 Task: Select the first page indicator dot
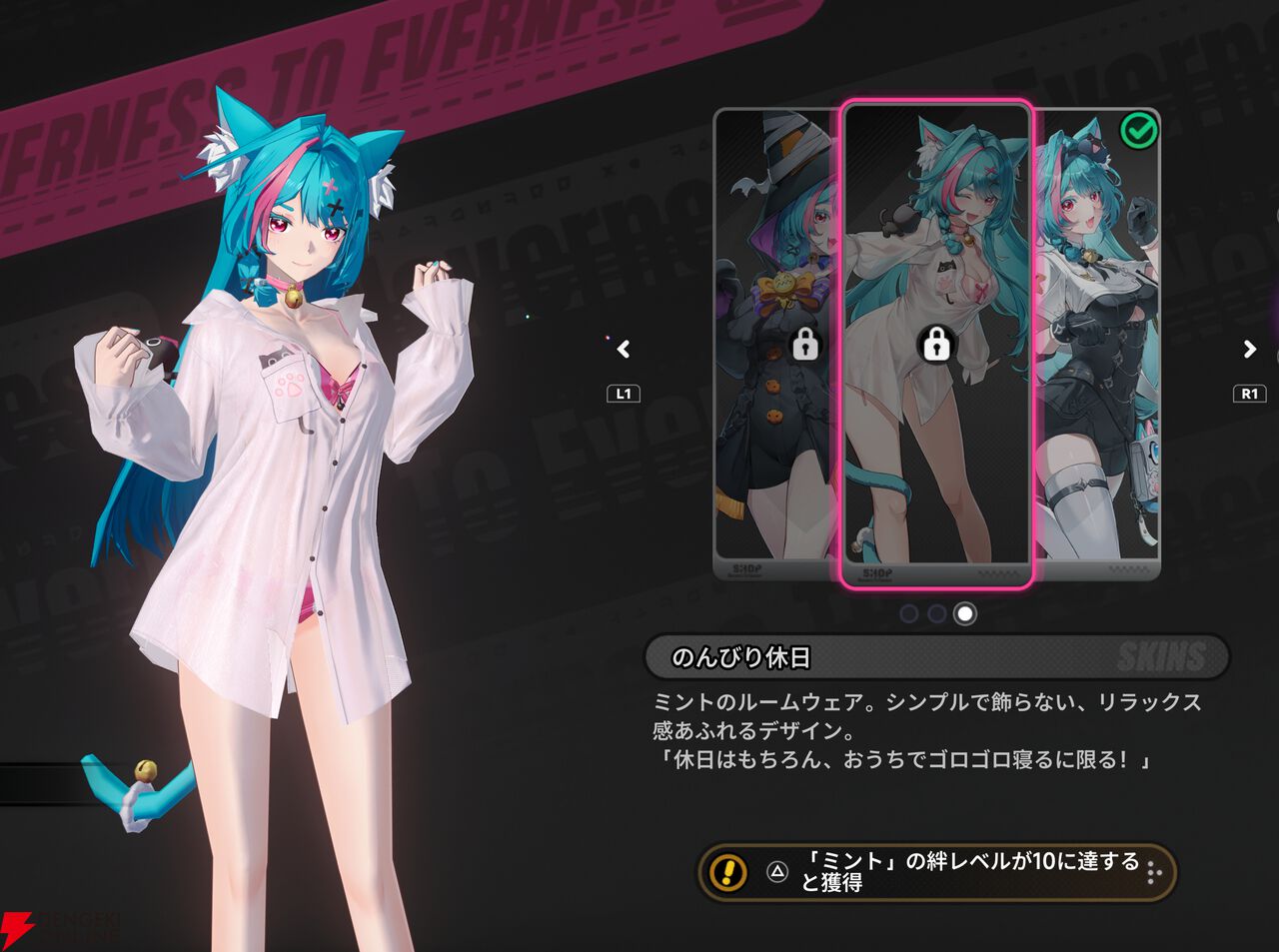(x=910, y=612)
